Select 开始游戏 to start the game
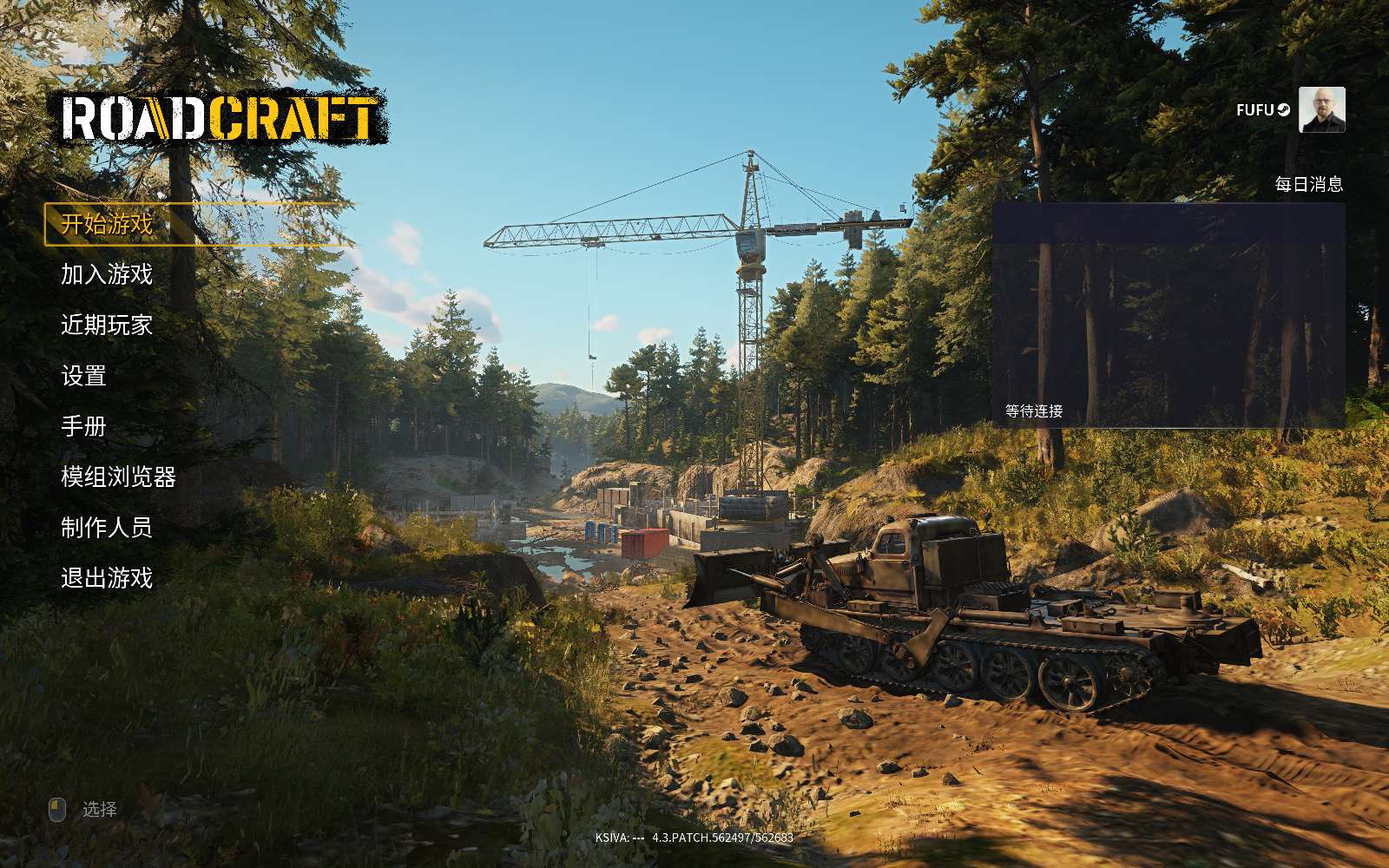This screenshot has width=1389, height=868. tap(107, 224)
